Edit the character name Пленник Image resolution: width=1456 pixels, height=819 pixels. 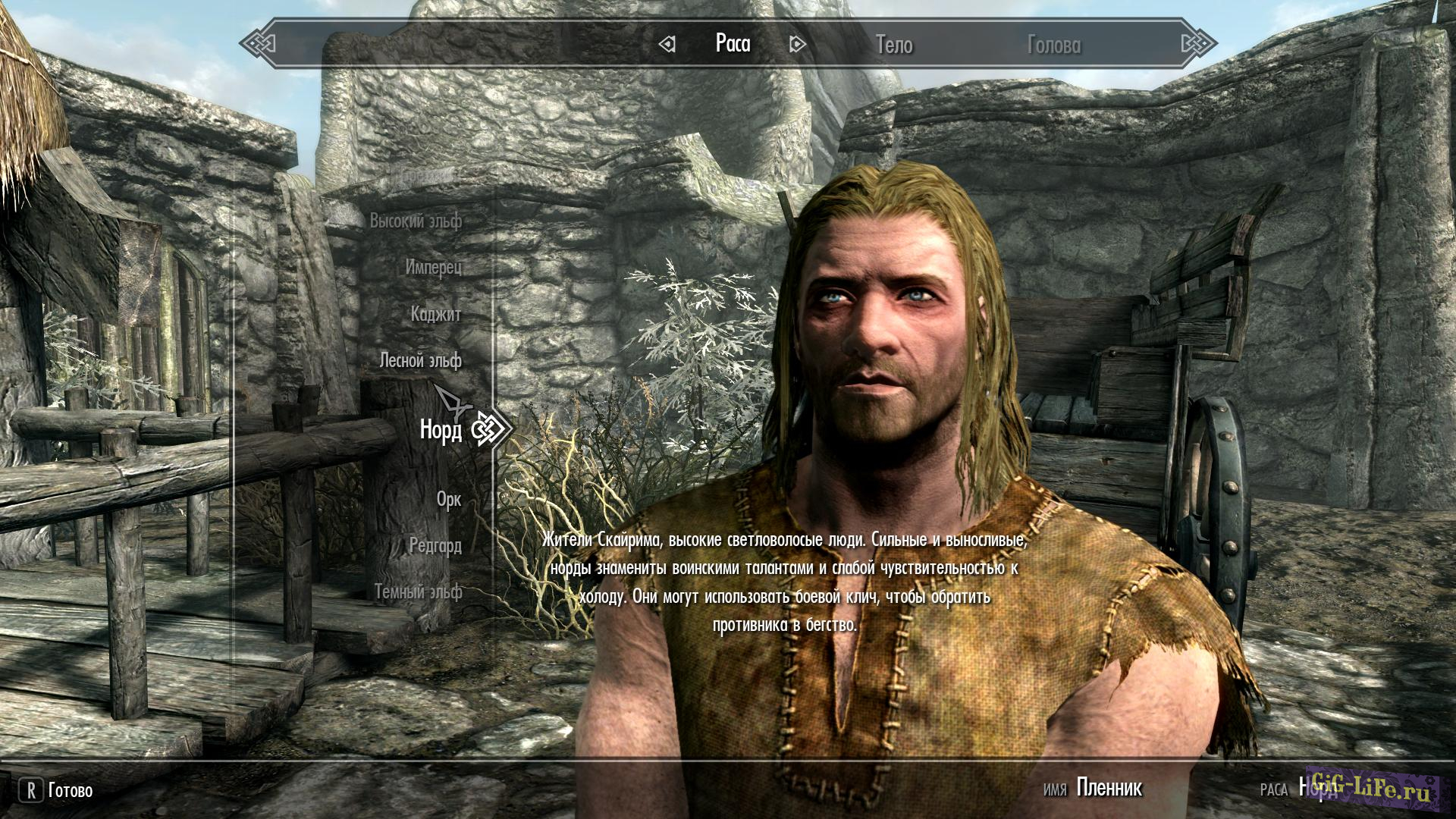(x=1109, y=789)
